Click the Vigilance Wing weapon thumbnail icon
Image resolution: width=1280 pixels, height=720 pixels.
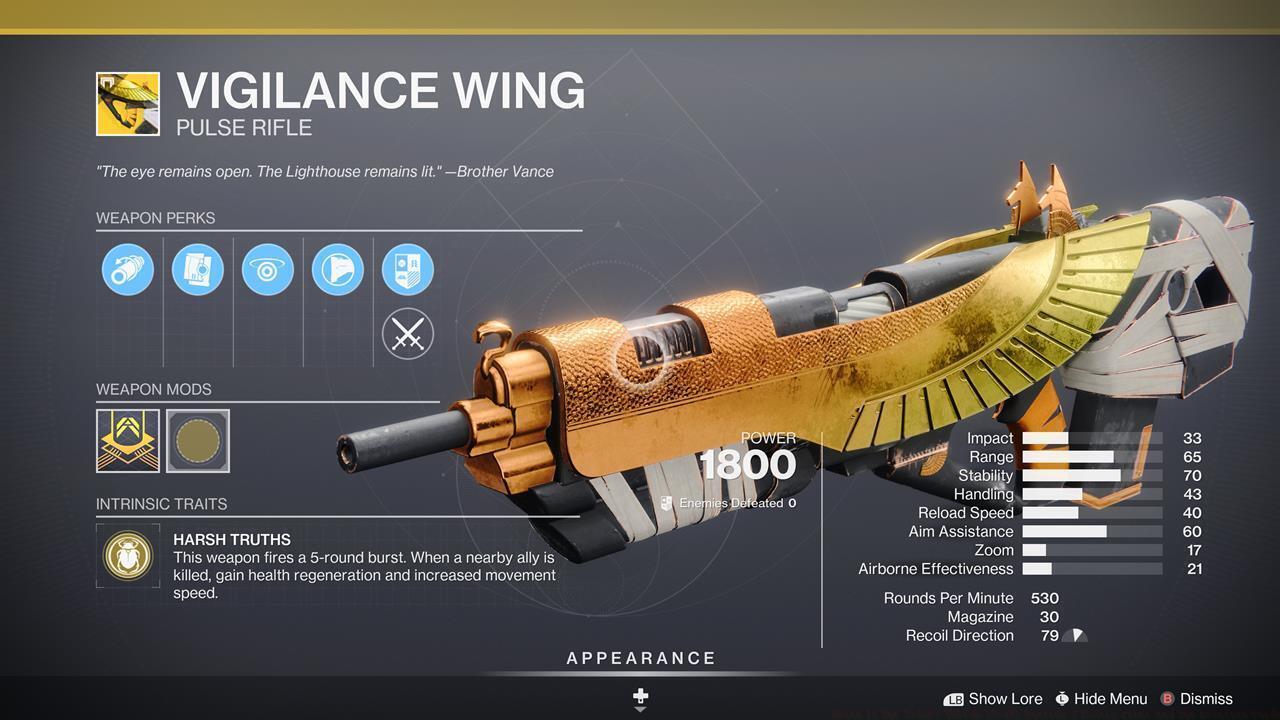128,104
